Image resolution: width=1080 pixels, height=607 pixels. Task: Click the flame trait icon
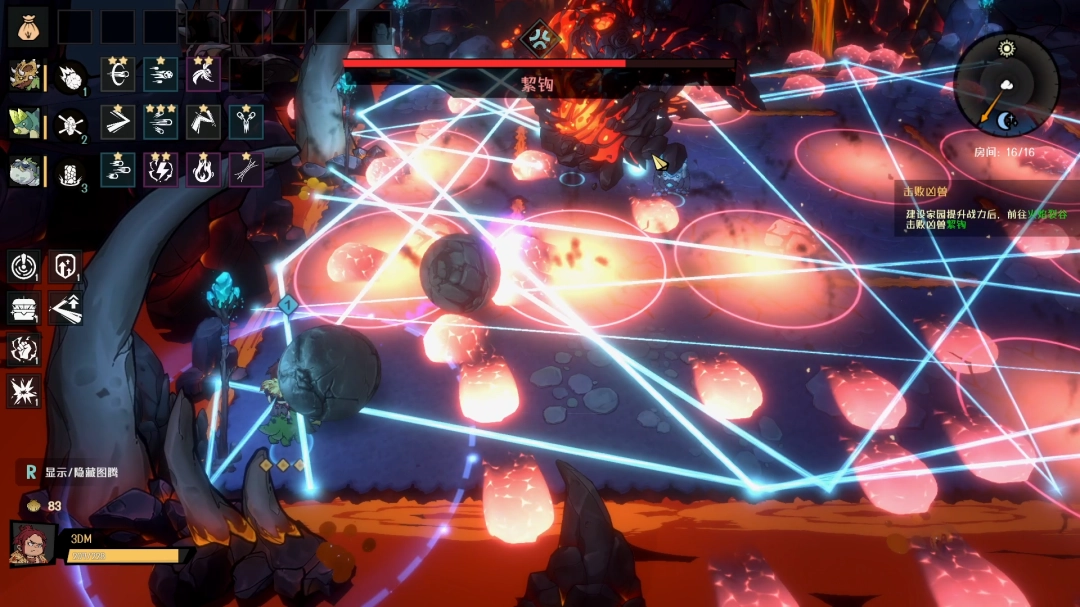pos(203,169)
